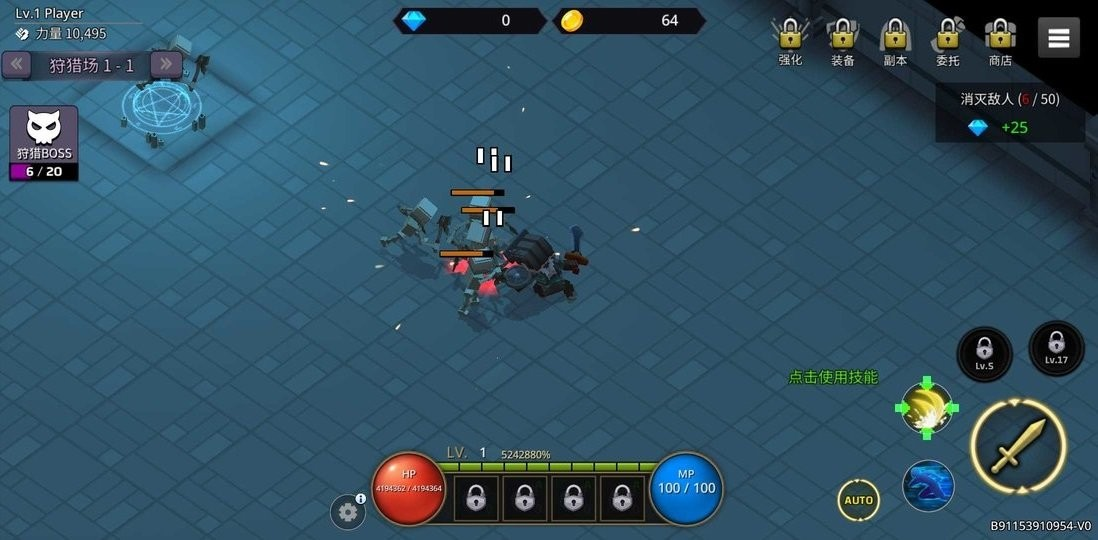Select the locked 副本 dungeon icon

[x=895, y=38]
